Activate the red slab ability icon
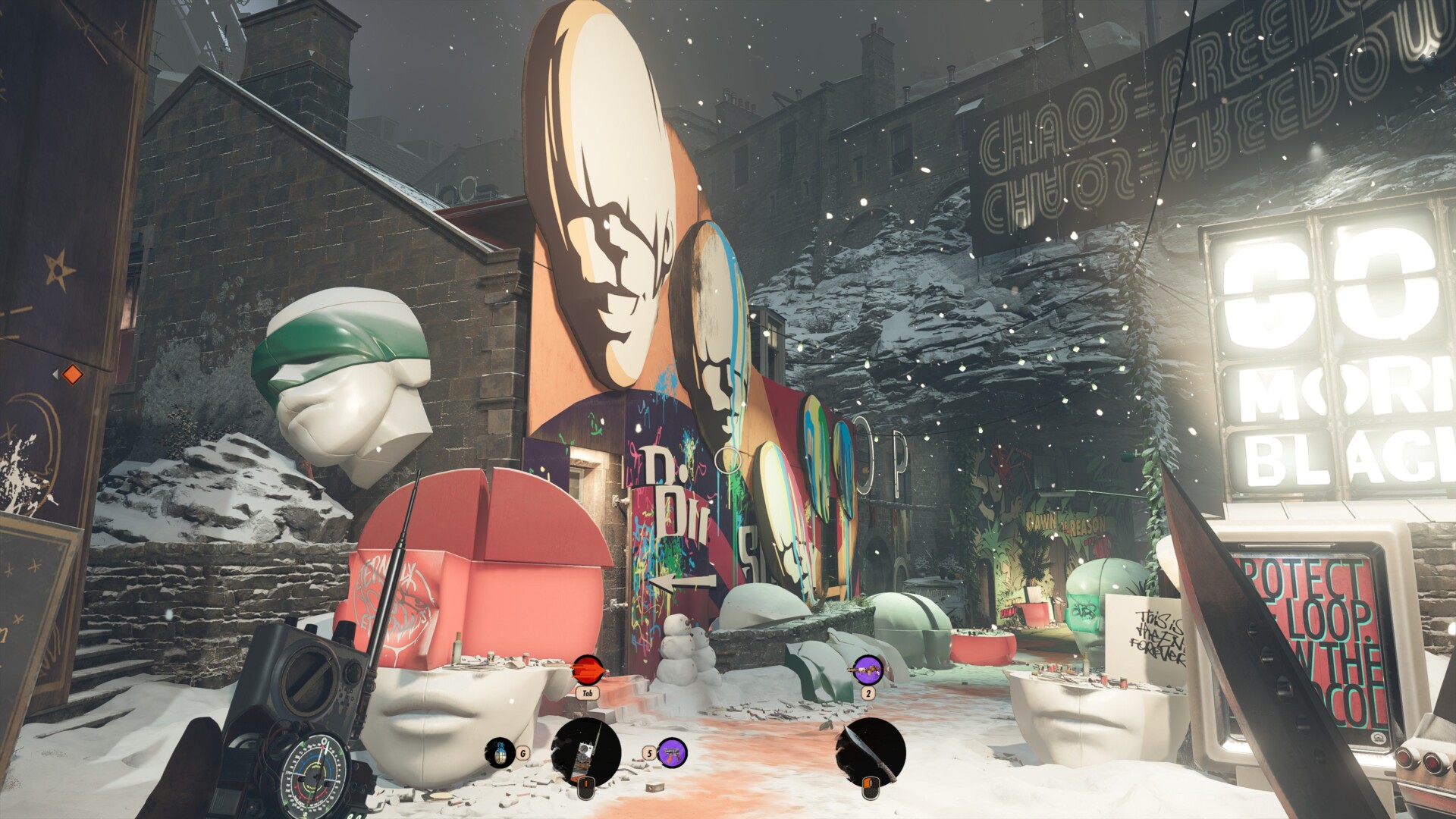Image resolution: width=1456 pixels, height=819 pixels. tap(588, 670)
